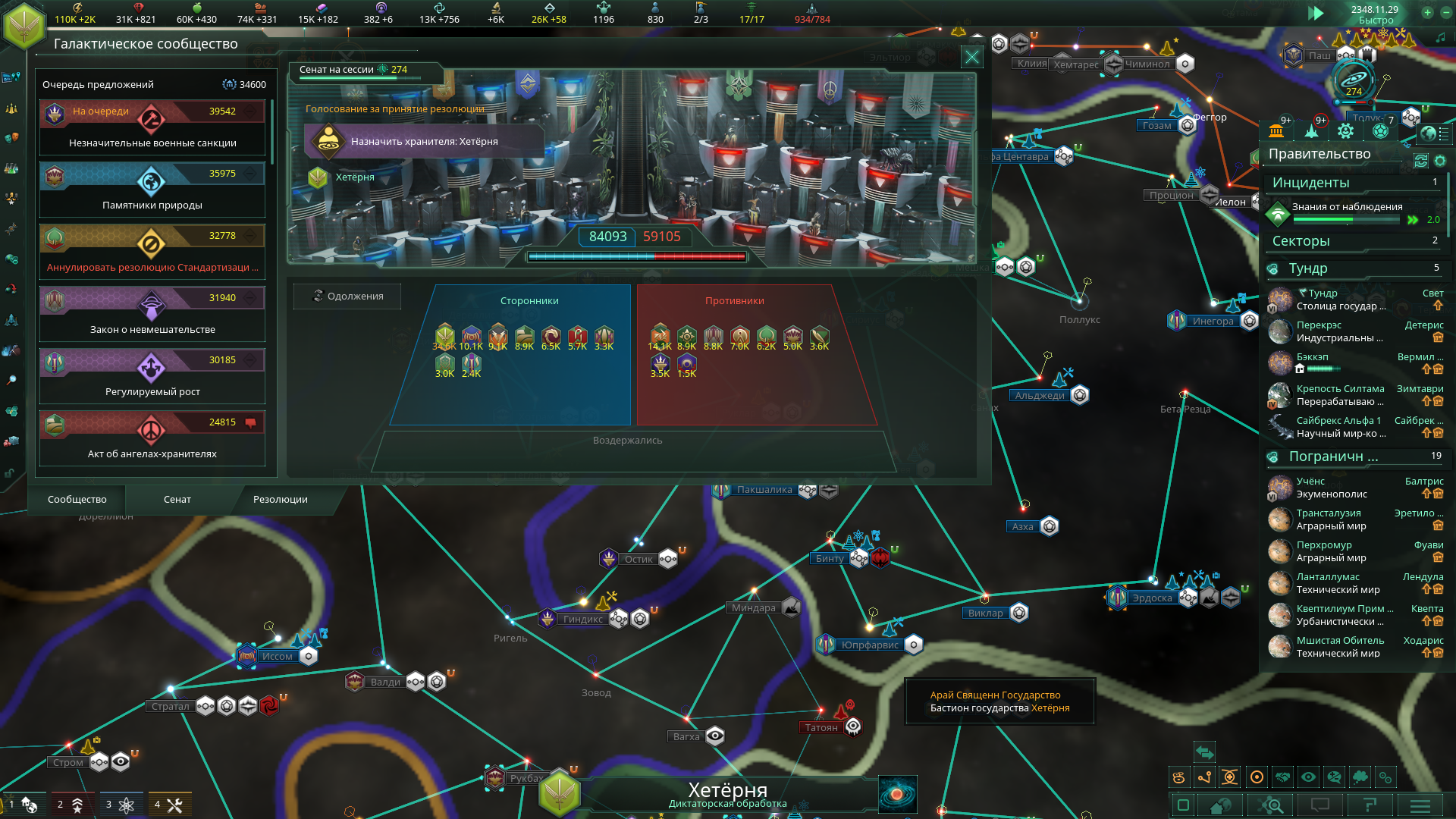Switch to the Резолюции tab

[x=280, y=499]
